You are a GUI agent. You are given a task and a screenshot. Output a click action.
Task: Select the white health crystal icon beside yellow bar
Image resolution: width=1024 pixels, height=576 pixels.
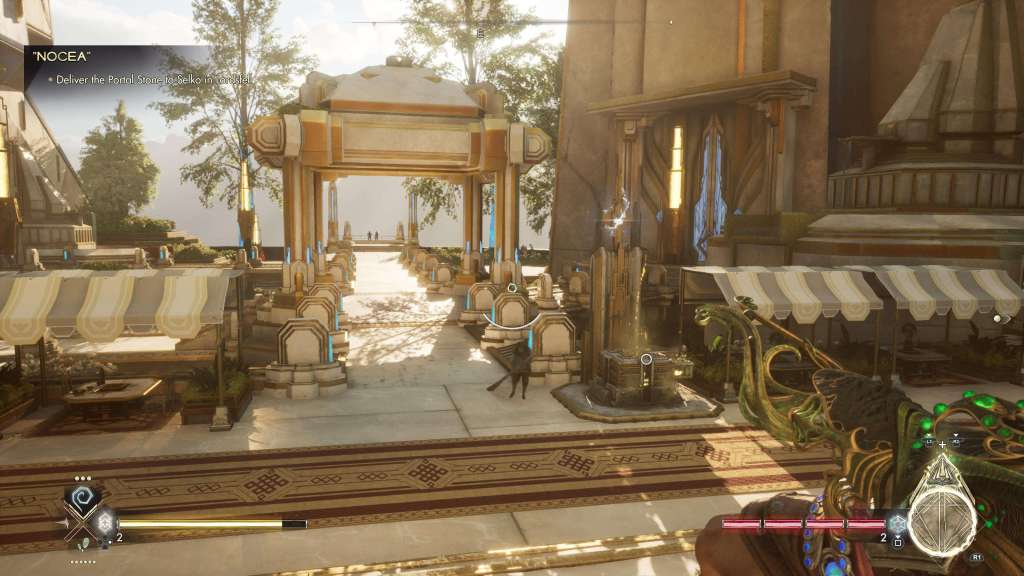point(103,522)
